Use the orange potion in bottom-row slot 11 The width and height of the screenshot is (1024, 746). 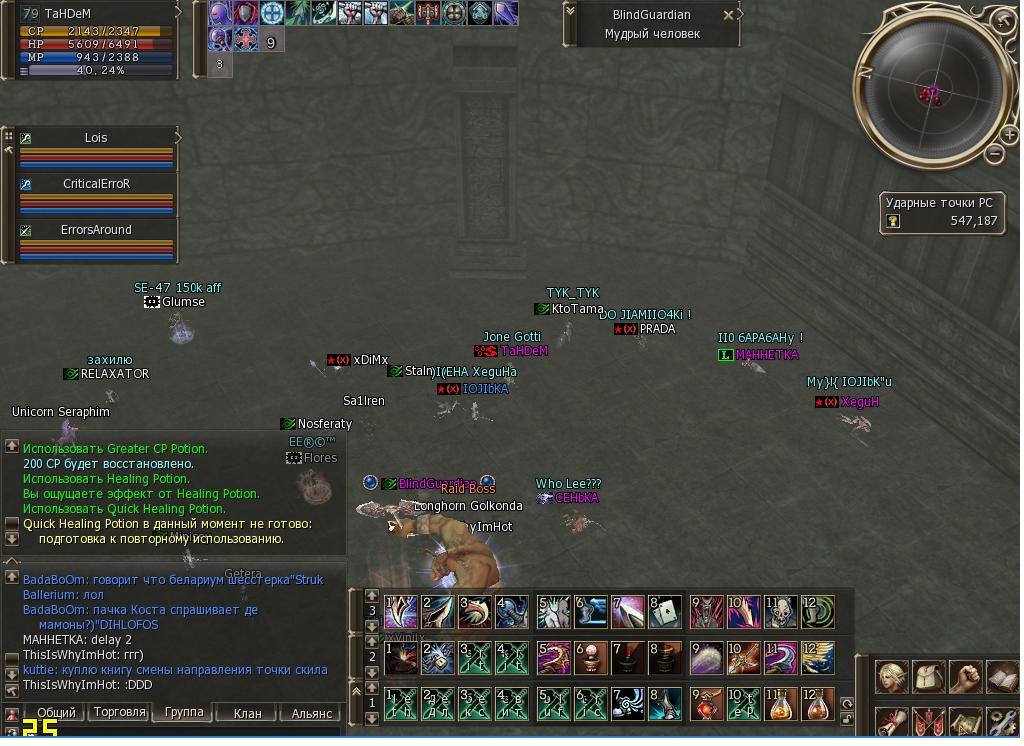coord(779,703)
